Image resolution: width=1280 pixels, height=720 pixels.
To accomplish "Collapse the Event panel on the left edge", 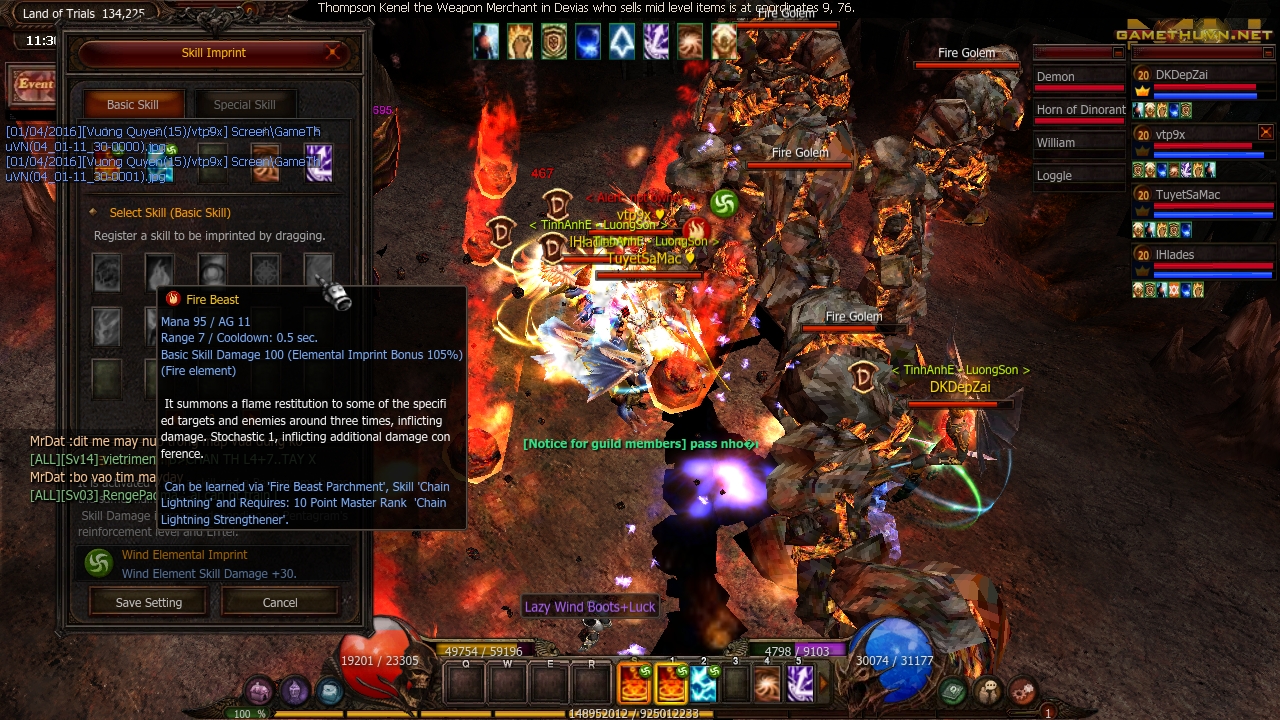I will (x=30, y=85).
